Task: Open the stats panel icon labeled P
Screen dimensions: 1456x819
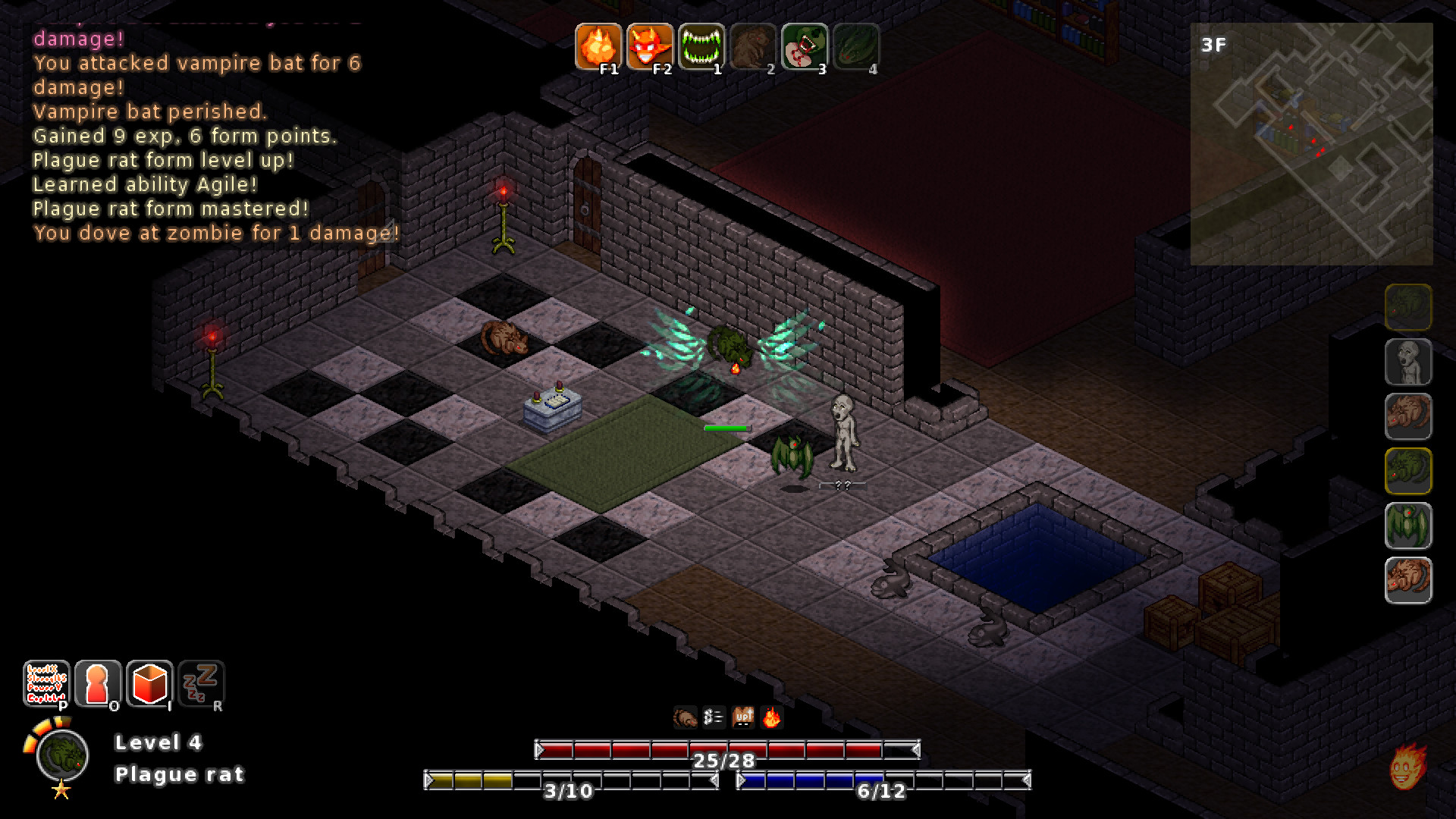Action: 47,685
